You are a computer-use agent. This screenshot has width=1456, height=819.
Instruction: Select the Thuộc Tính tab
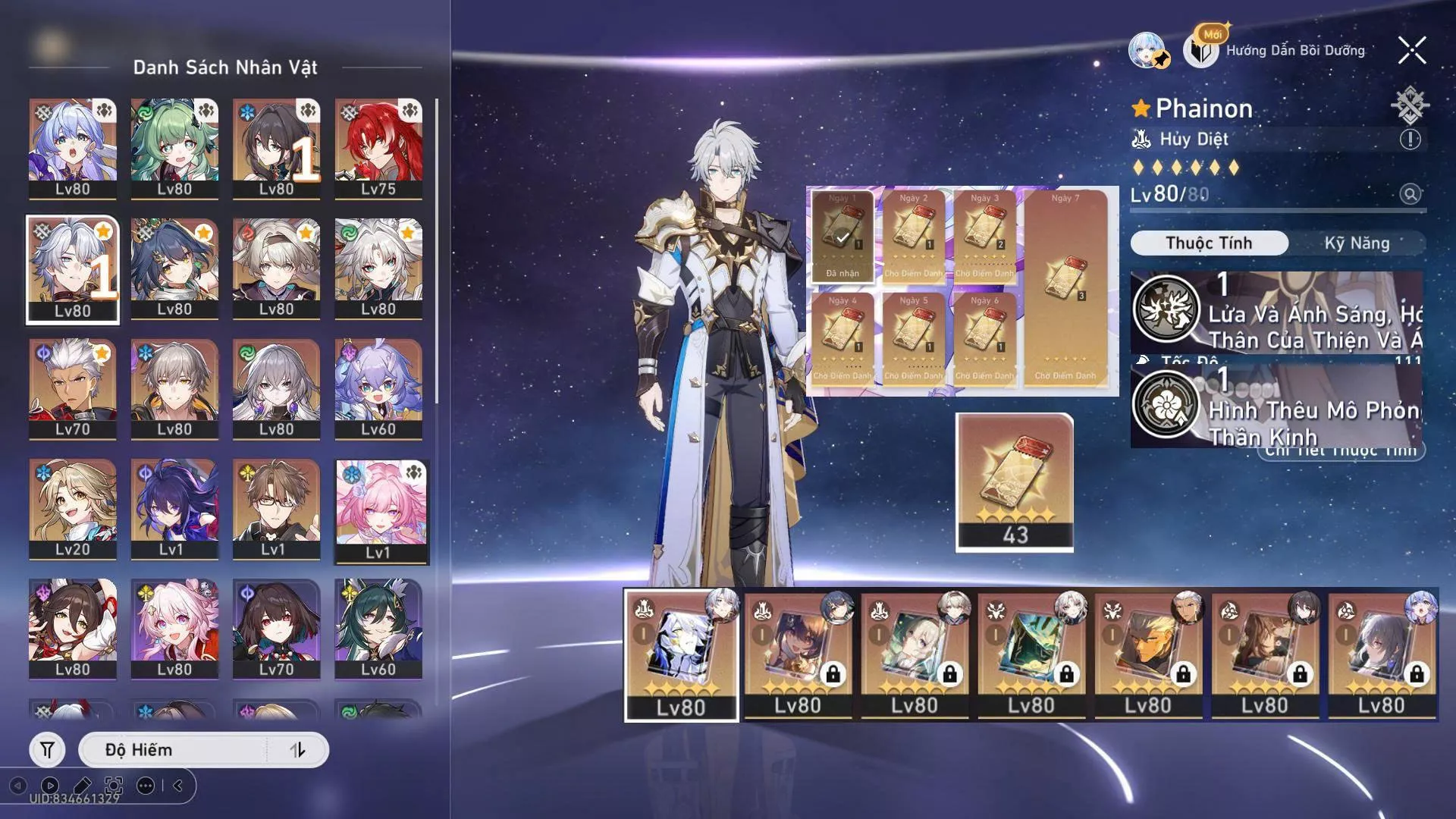tap(1209, 243)
